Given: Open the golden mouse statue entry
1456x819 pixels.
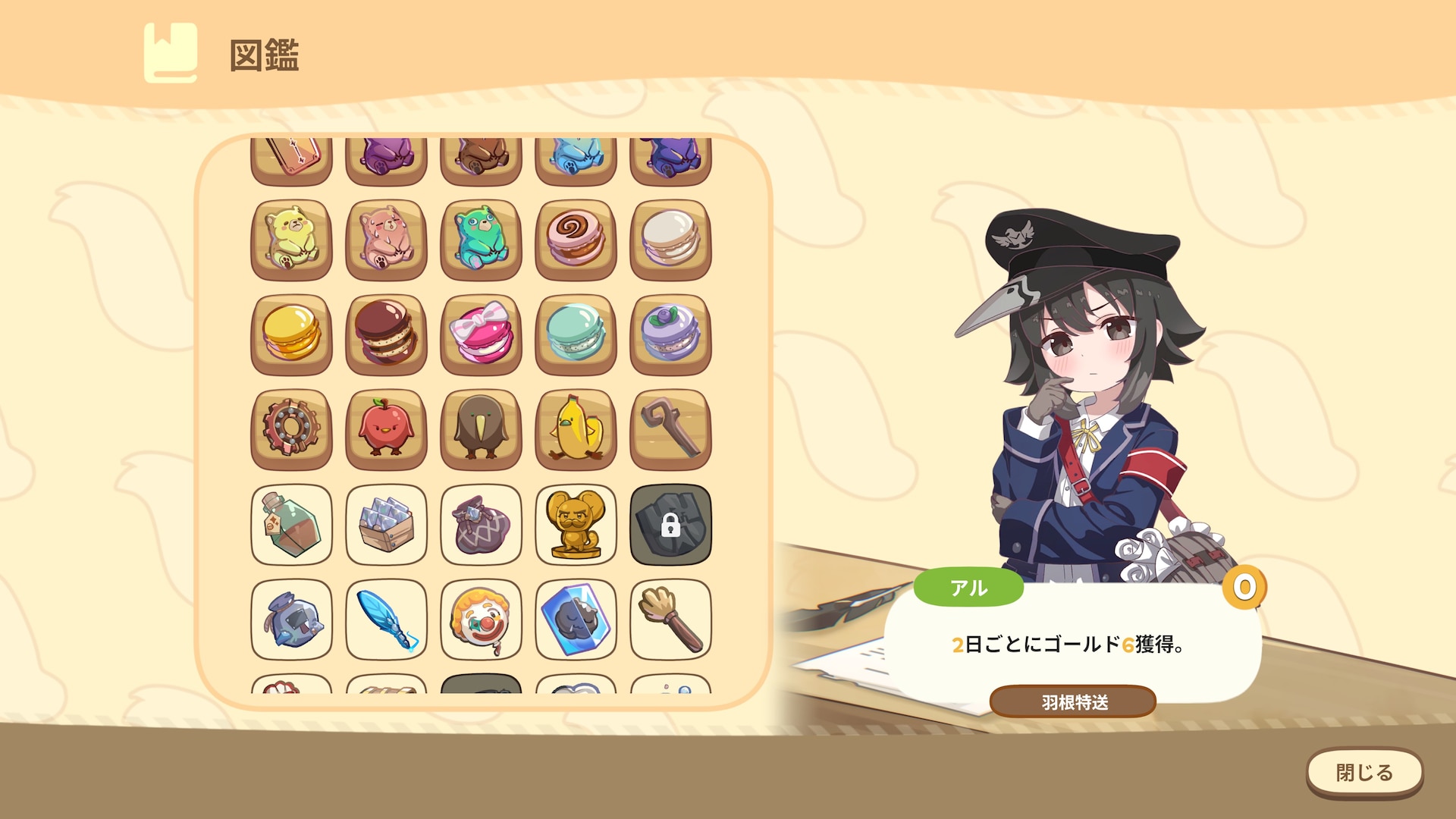Looking at the screenshot, I should [576, 524].
